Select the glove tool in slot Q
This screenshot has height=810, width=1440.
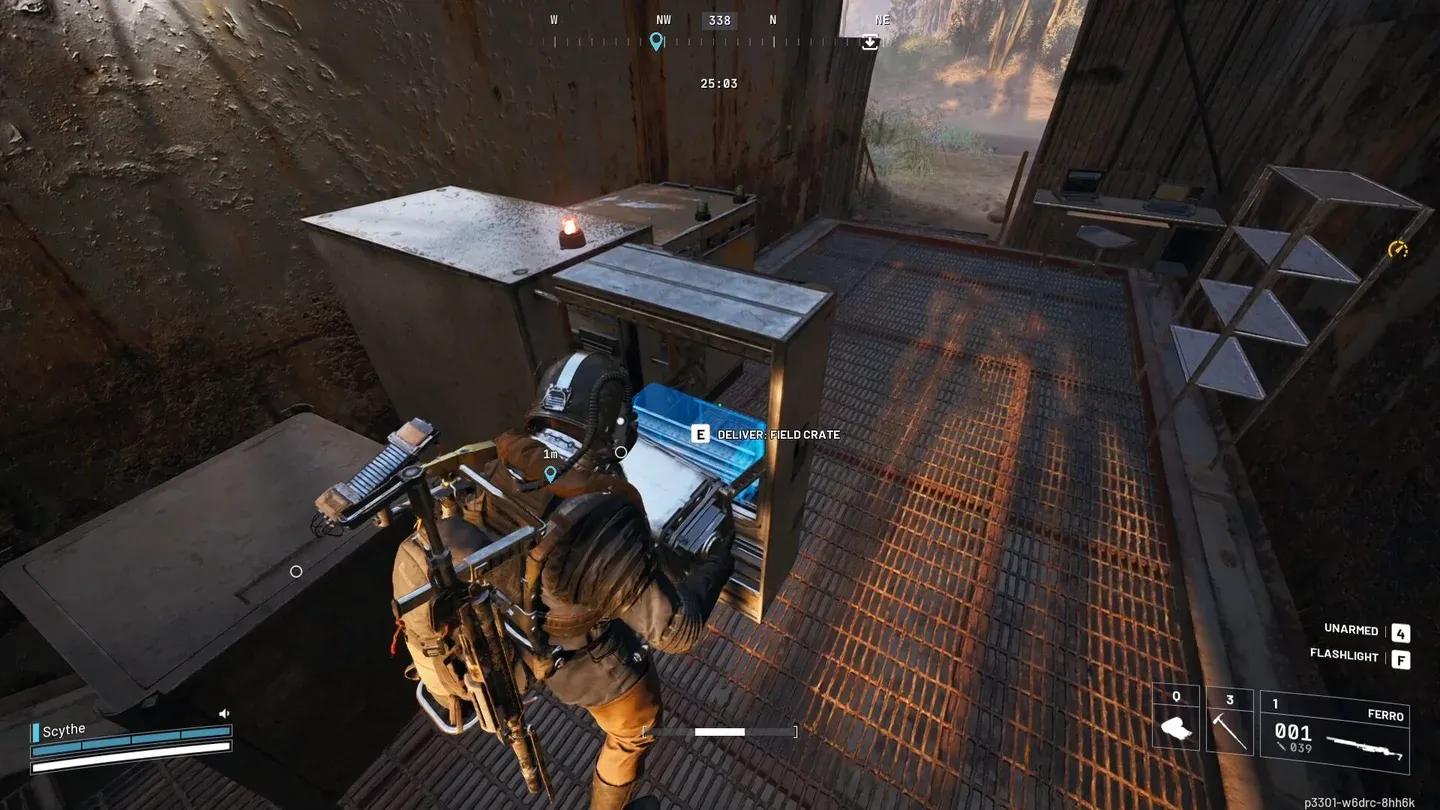pyautogui.click(x=1175, y=727)
